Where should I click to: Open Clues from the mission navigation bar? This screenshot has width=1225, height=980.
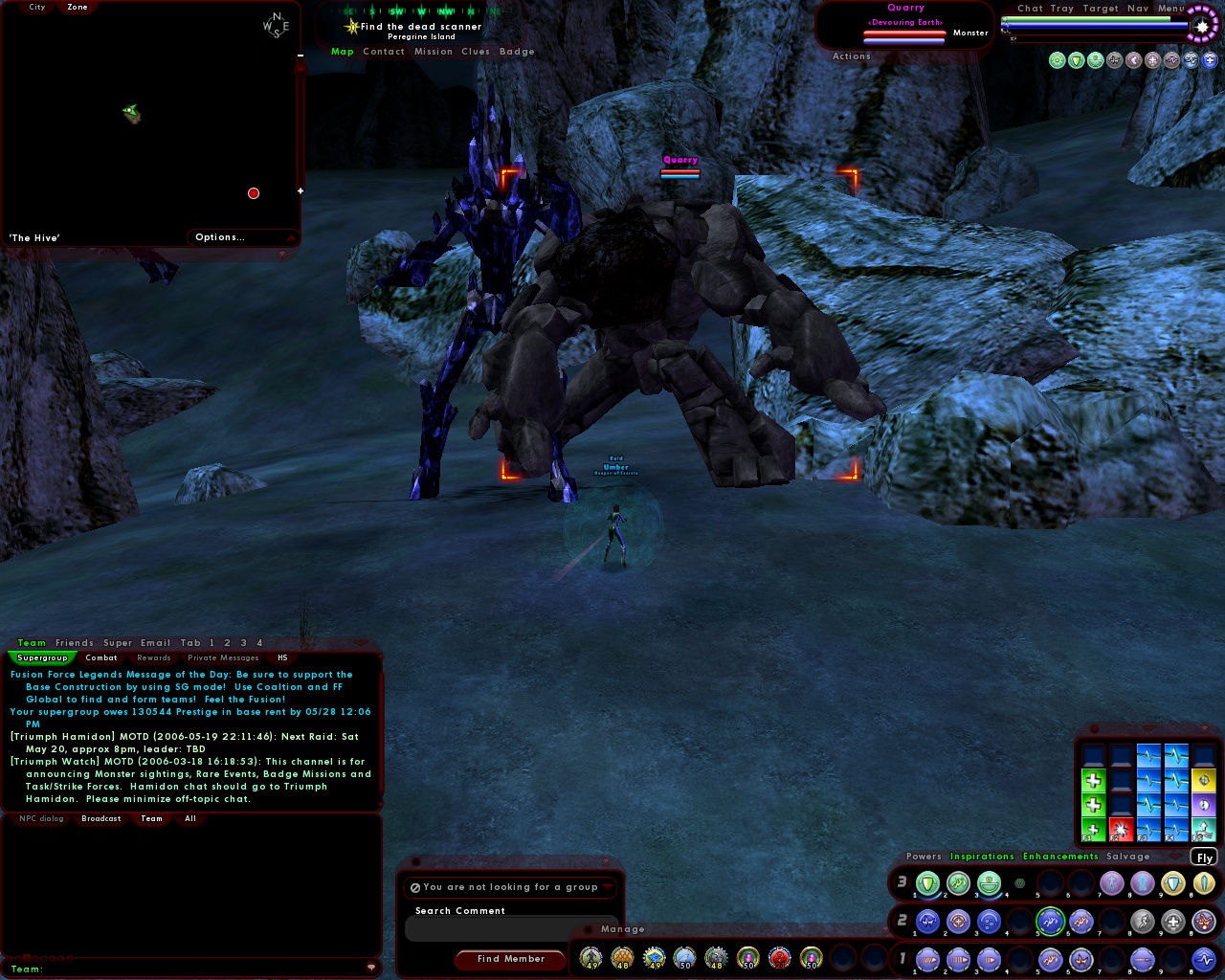click(x=476, y=51)
